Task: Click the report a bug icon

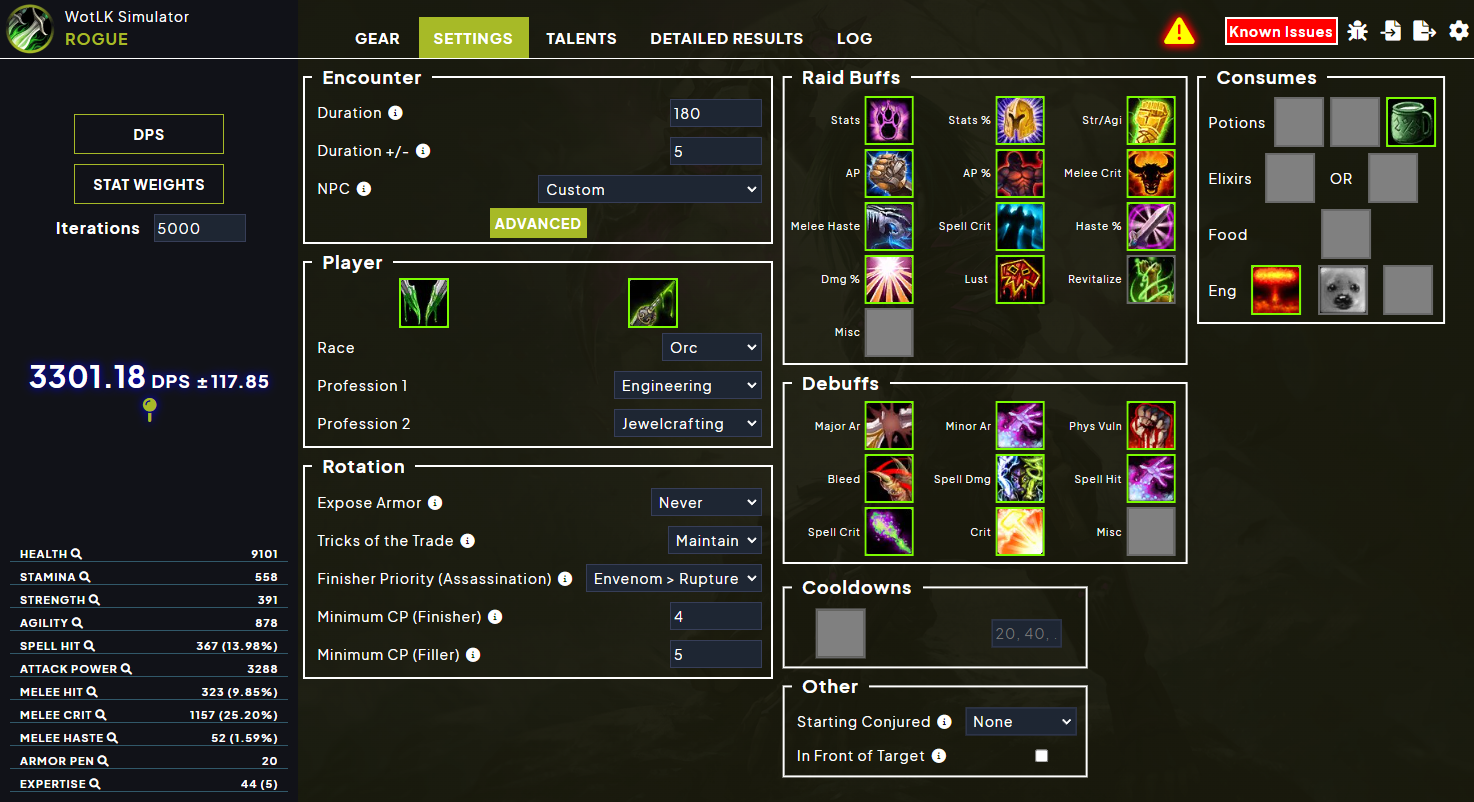Action: coord(1357,31)
